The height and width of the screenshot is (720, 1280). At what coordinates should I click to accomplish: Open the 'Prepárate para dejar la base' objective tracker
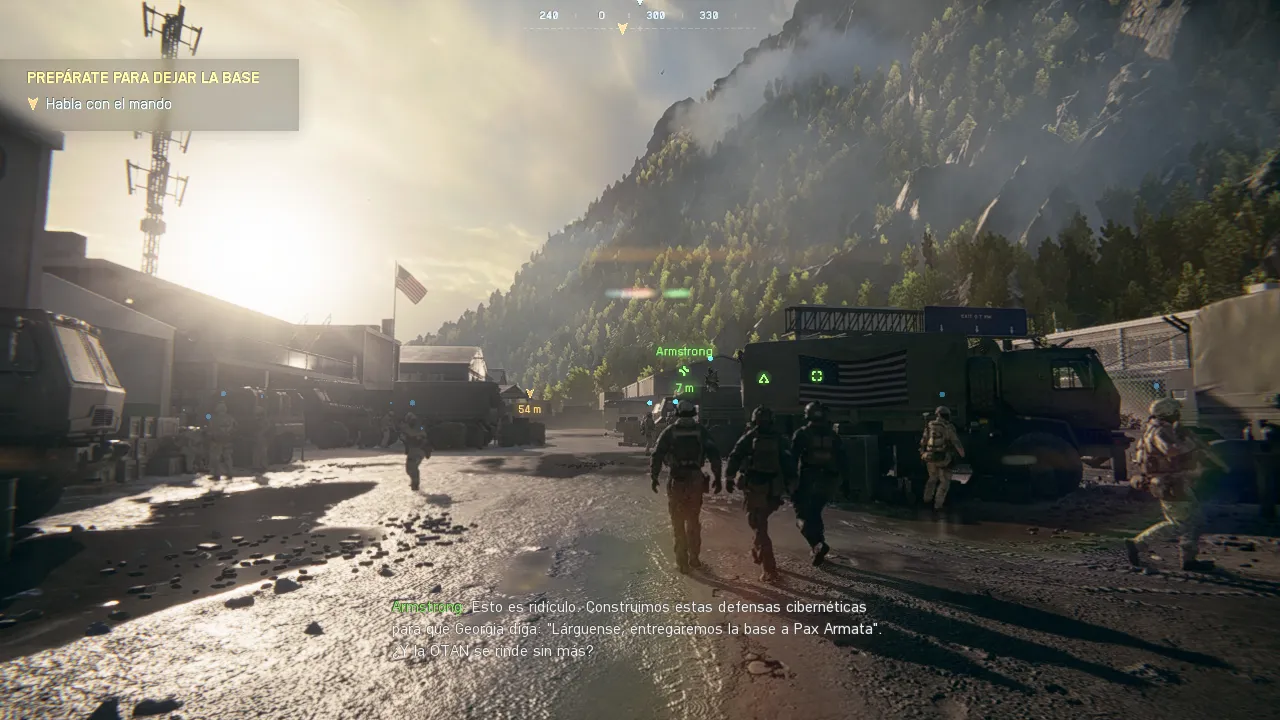click(143, 77)
